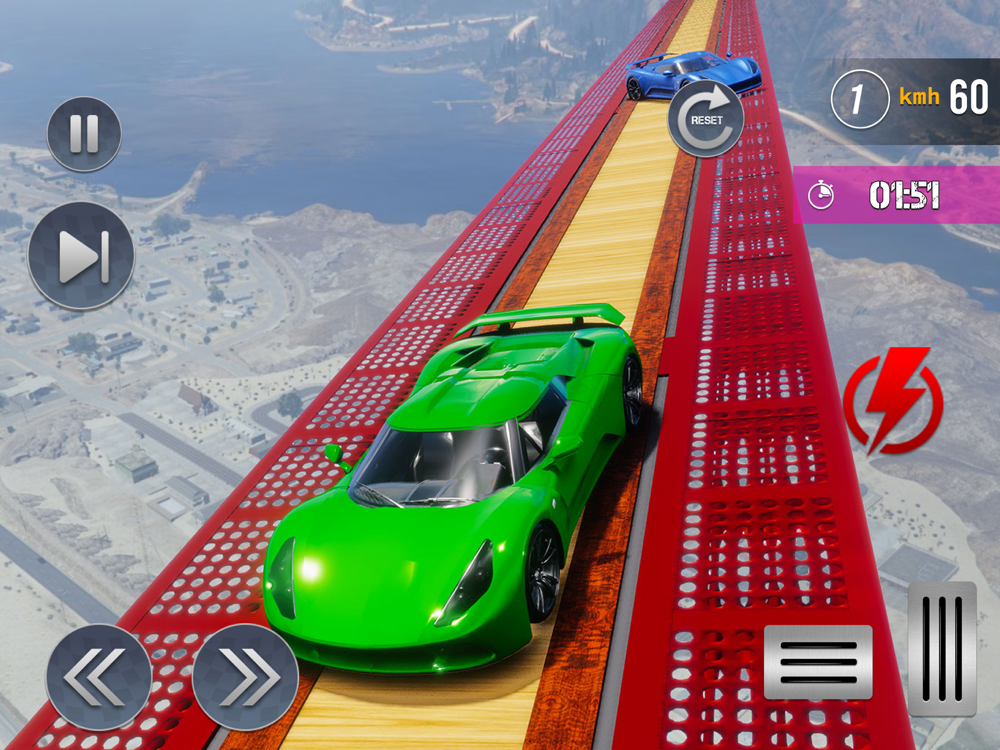Apply the brake pedal with horizontal bars
The height and width of the screenshot is (750, 1000).
818,662
